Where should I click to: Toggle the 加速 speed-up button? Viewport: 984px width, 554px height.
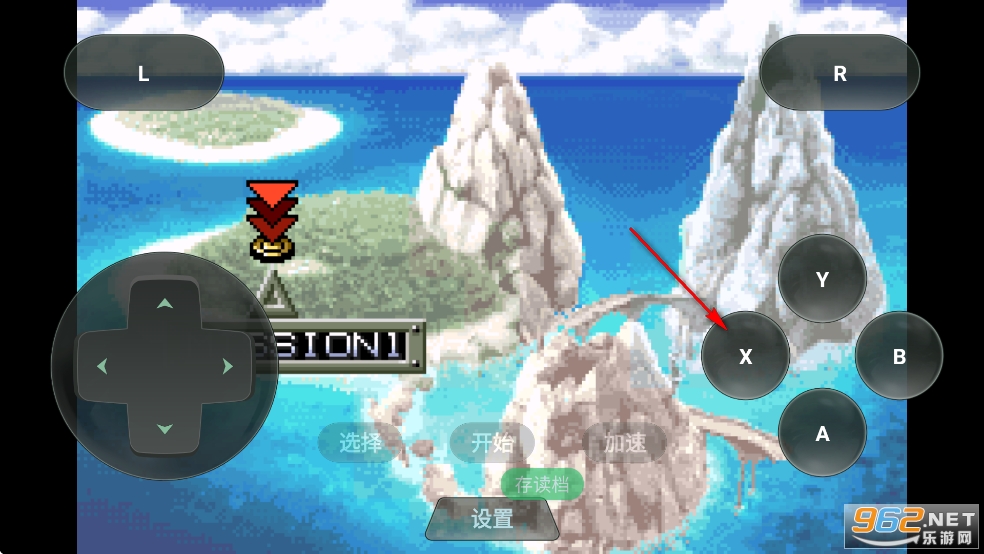(x=625, y=442)
